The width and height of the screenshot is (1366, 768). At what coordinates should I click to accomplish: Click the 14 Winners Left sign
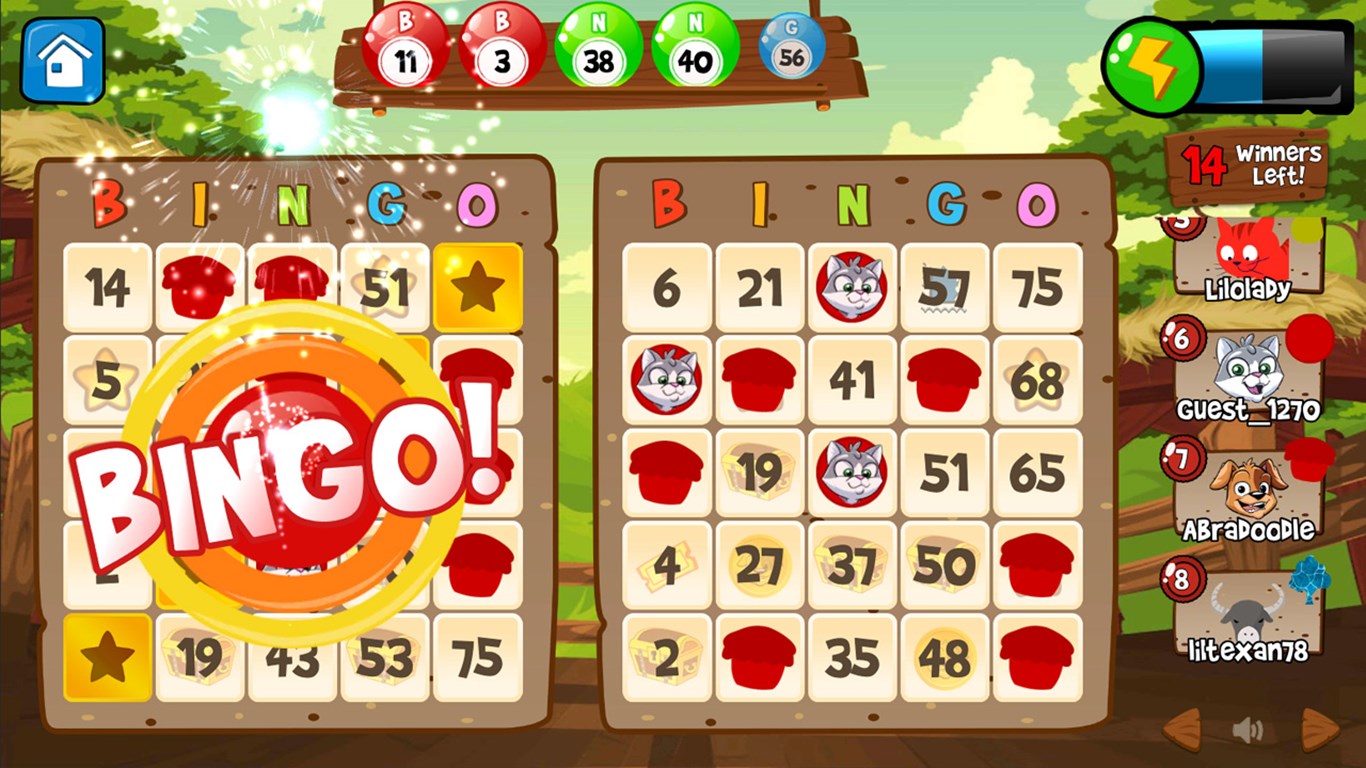(x=1246, y=165)
